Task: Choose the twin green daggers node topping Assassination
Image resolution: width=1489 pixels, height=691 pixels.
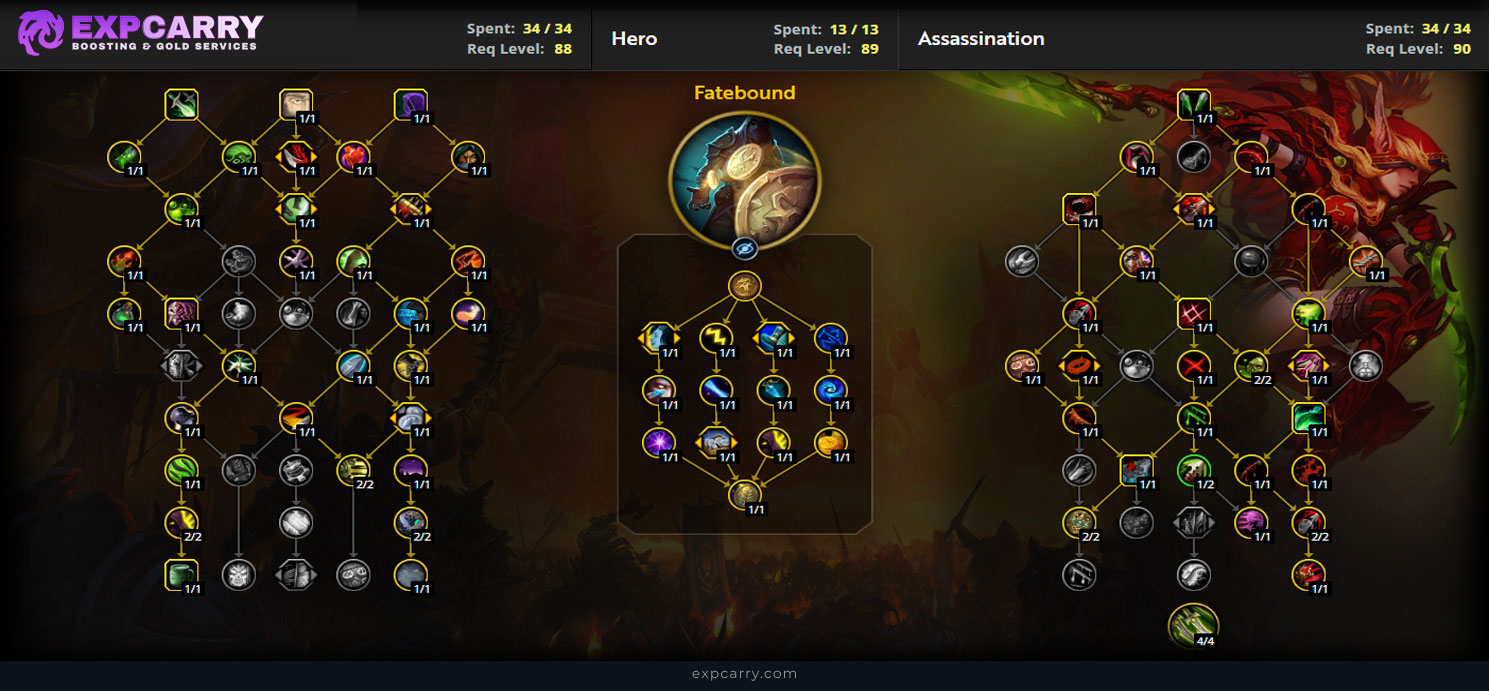Action: [1193, 104]
